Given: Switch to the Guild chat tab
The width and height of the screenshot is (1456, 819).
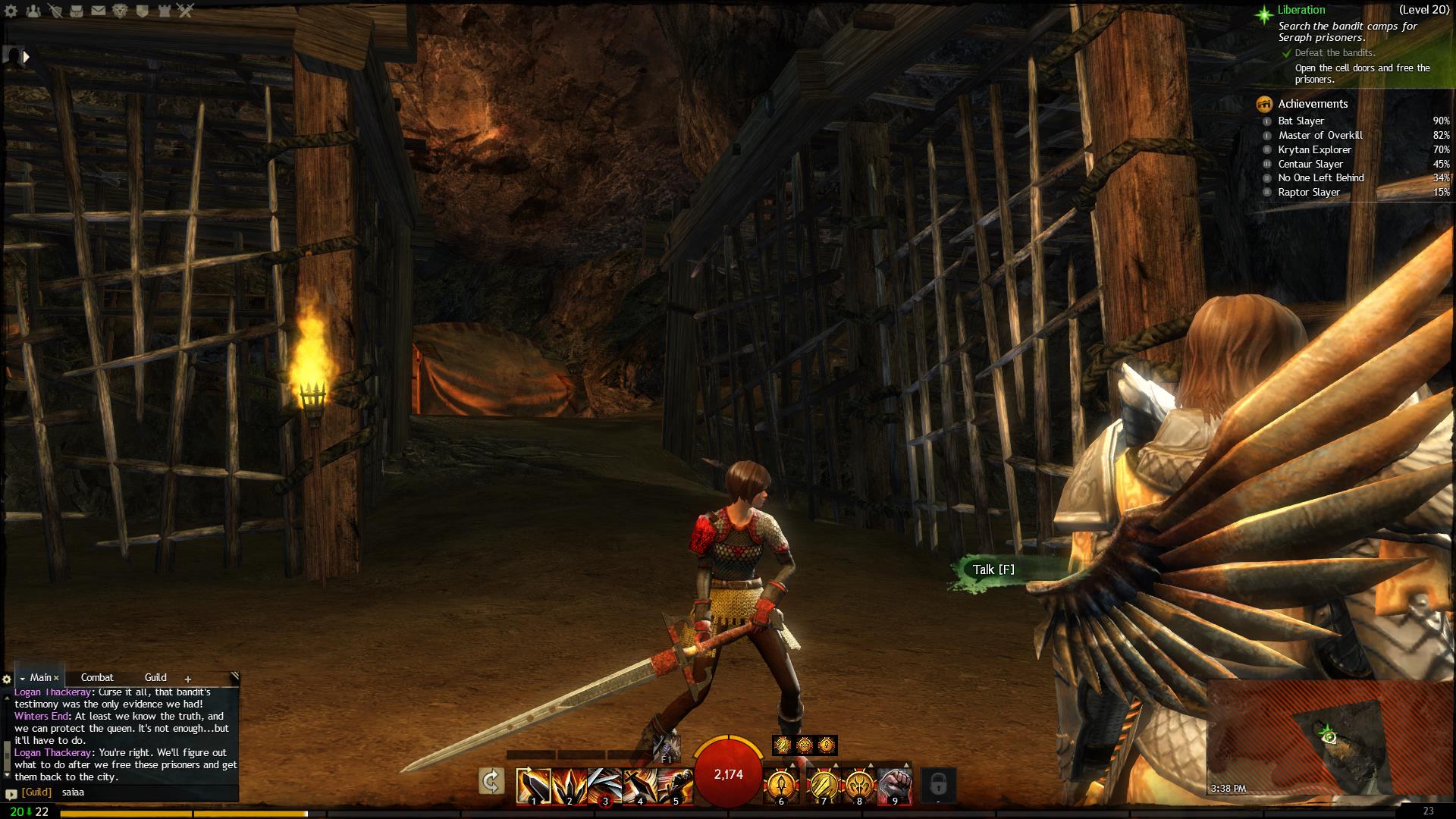Looking at the screenshot, I should pos(155,677).
